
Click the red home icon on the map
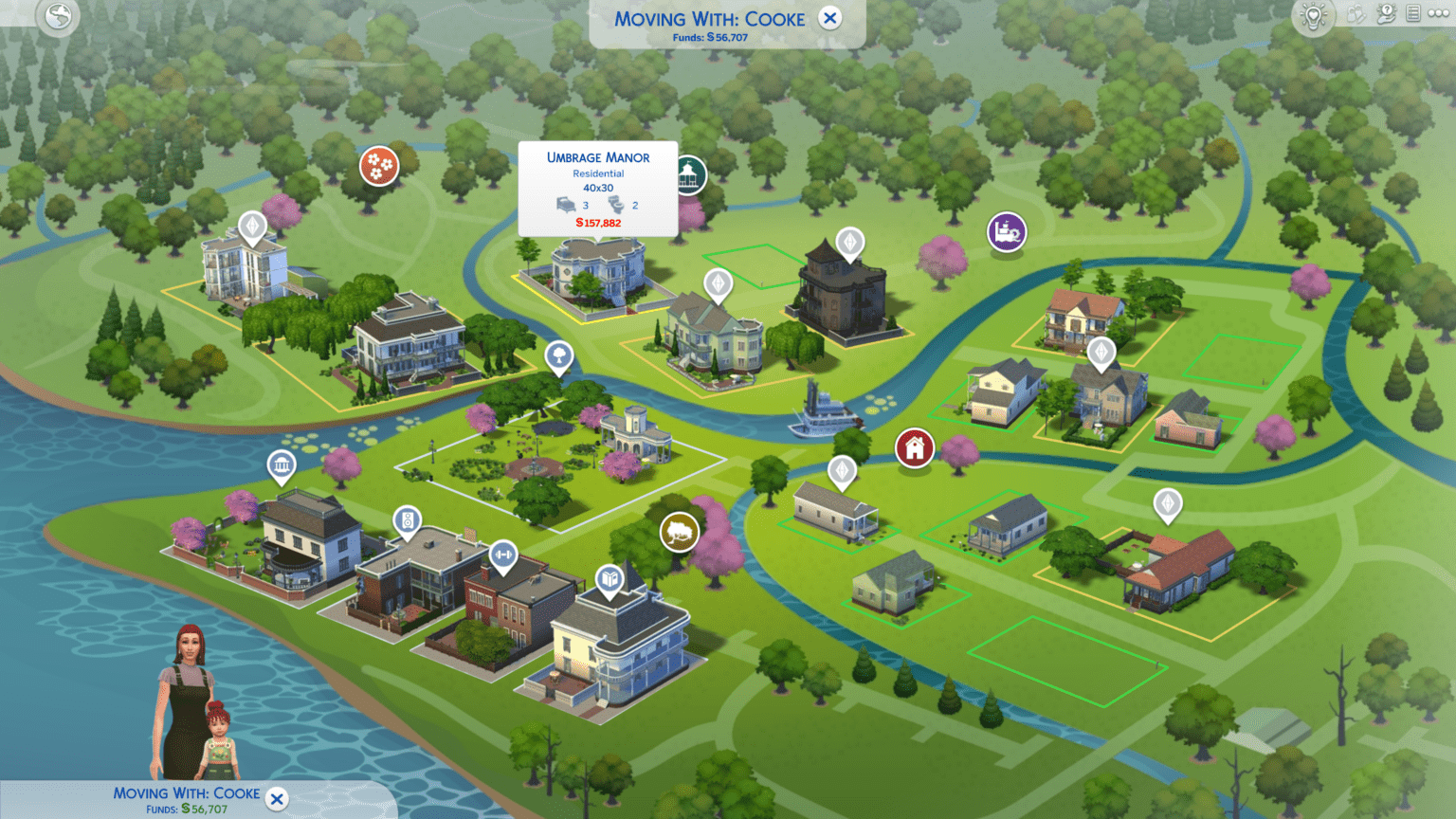(913, 446)
